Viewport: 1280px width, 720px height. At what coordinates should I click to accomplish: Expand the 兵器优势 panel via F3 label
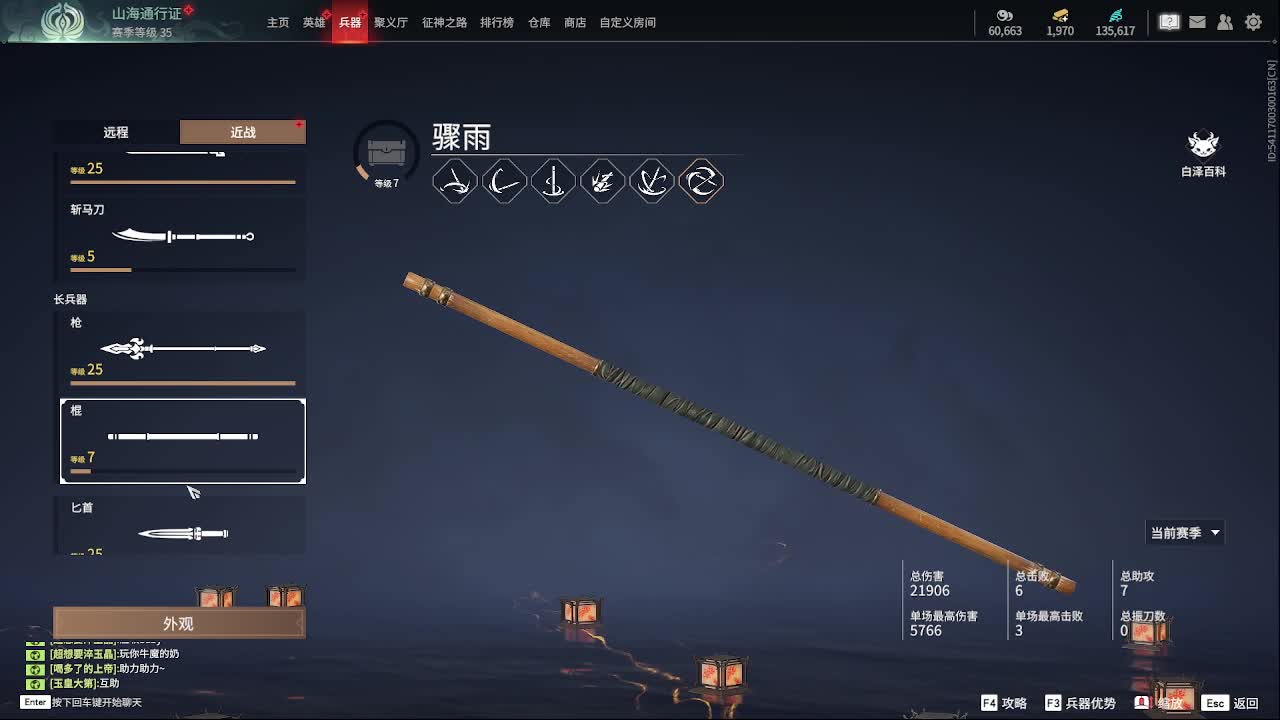pyautogui.click(x=1073, y=703)
